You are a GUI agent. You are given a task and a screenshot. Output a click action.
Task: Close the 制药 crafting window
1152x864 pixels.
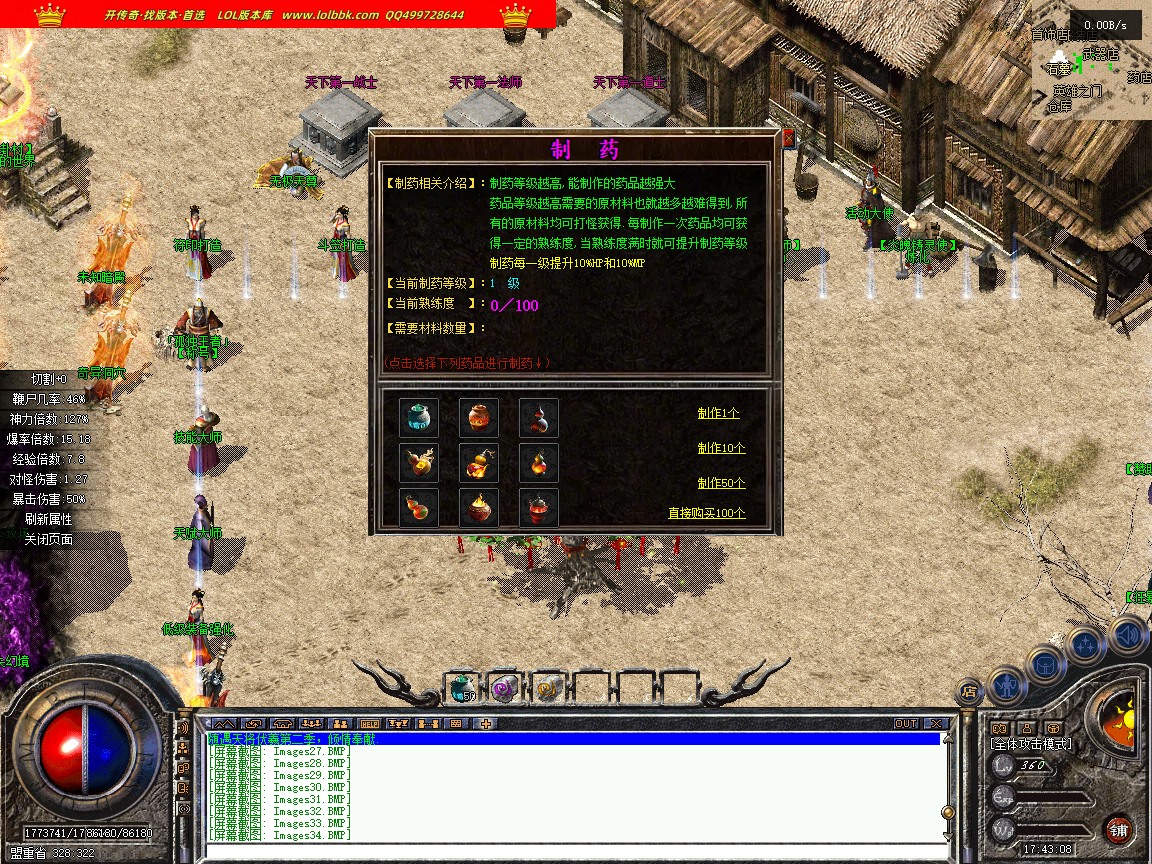pyautogui.click(x=788, y=138)
